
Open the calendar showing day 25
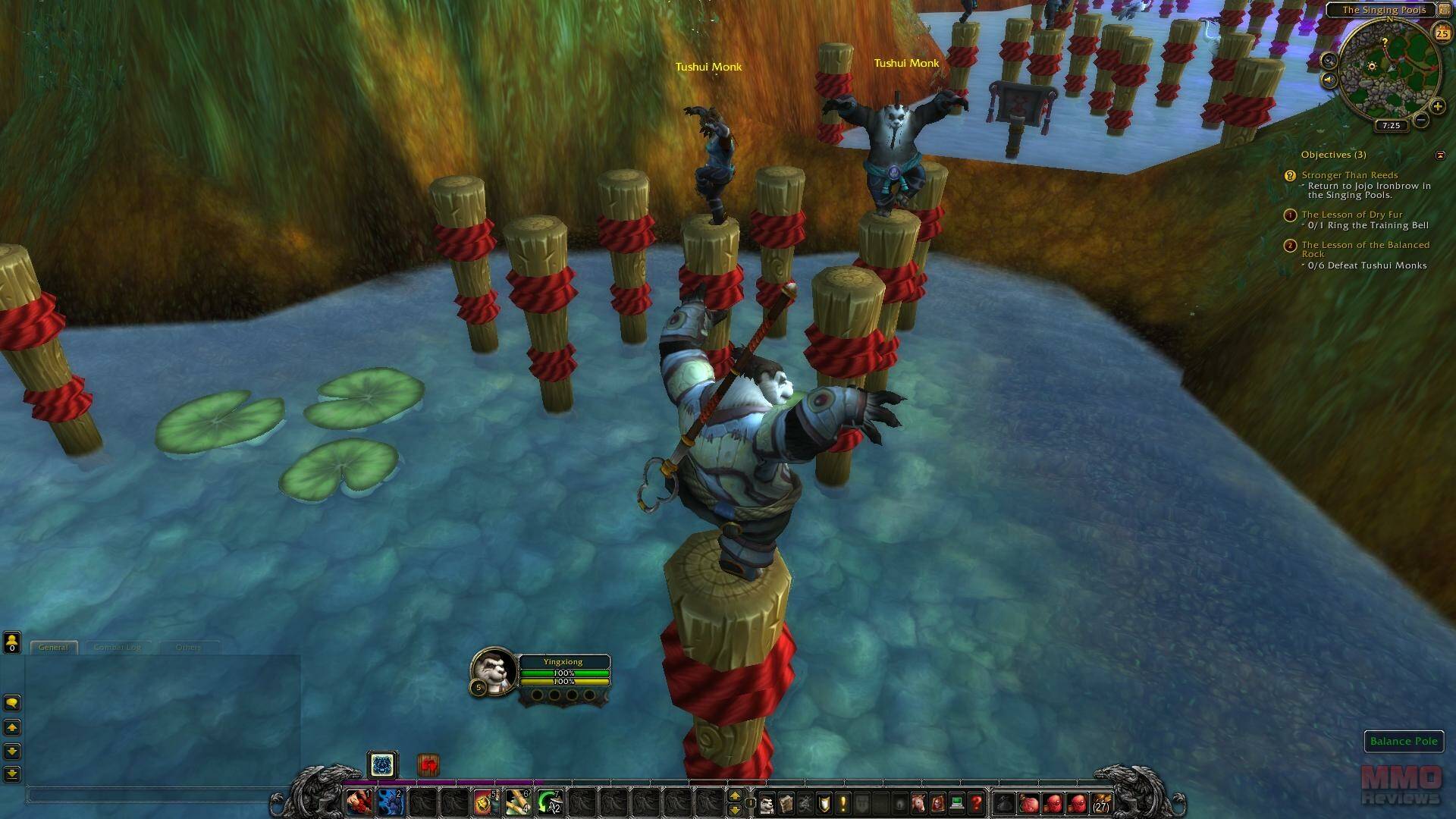click(1442, 33)
